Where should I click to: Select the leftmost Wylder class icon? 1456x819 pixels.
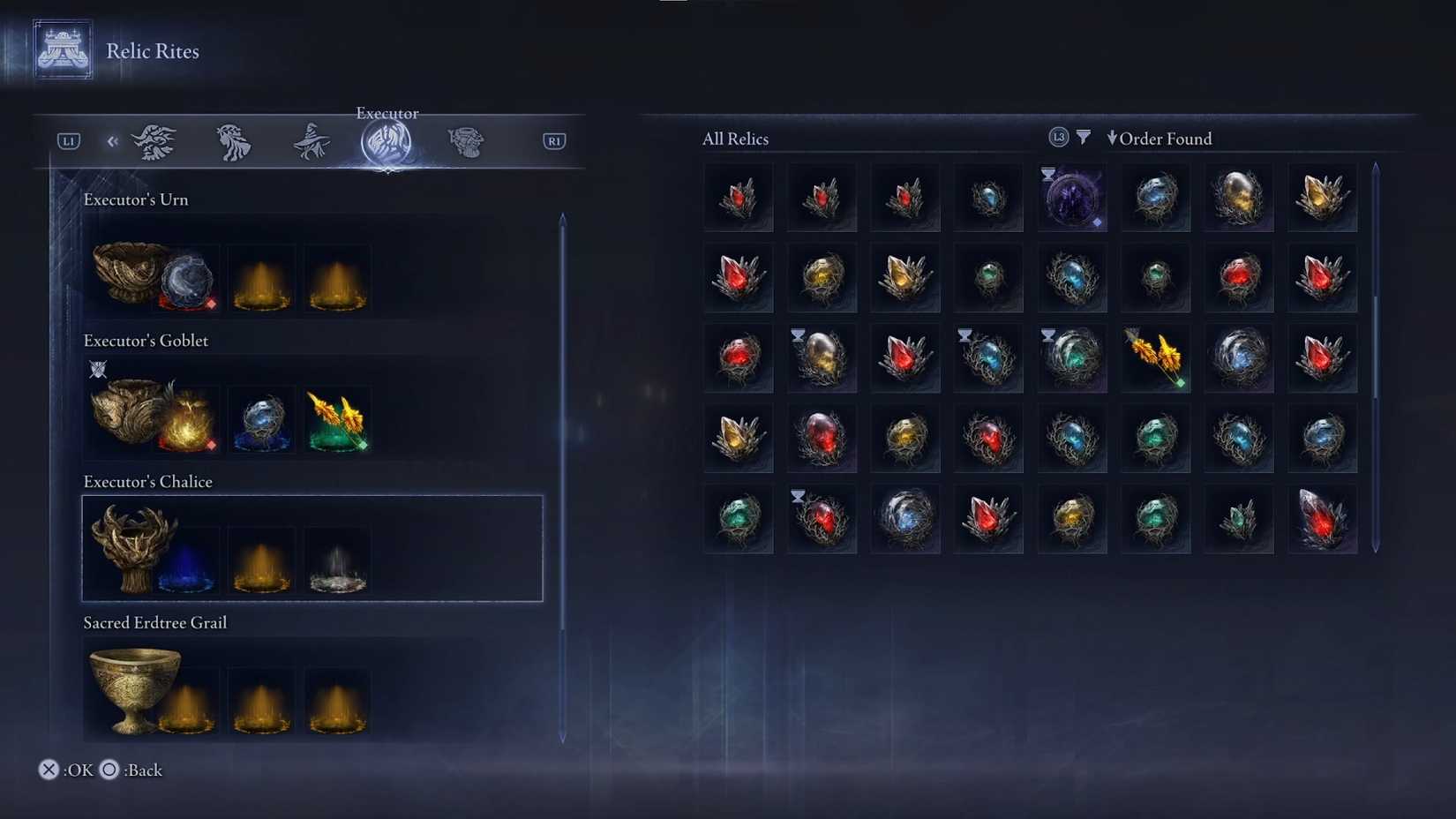(155, 141)
